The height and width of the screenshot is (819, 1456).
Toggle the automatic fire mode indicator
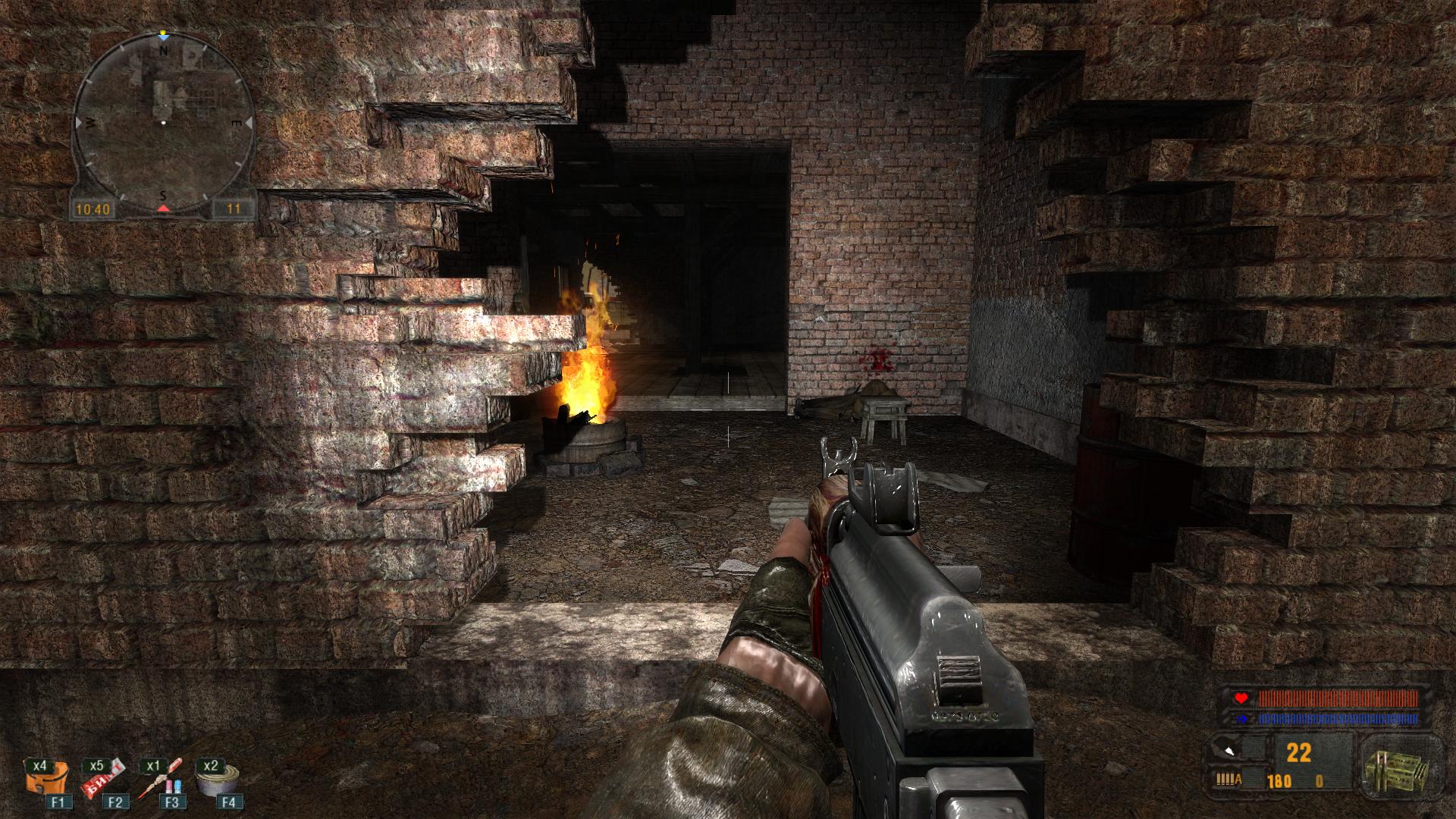pos(1228,779)
